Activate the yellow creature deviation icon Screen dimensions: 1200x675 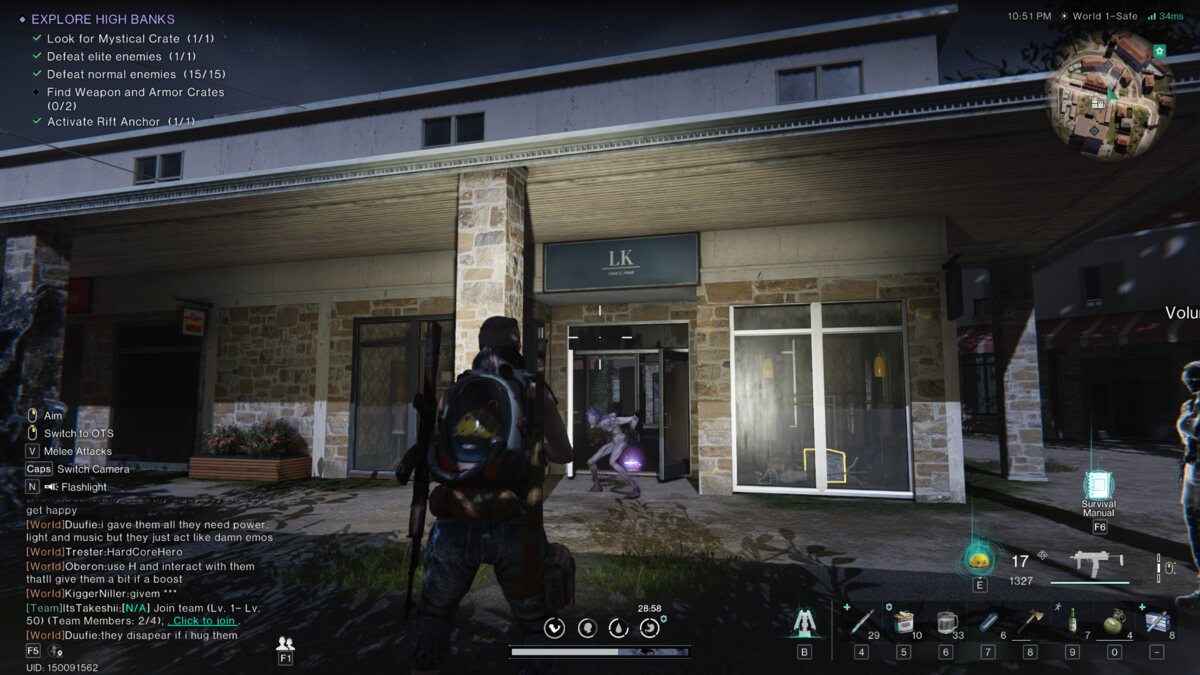click(x=979, y=559)
